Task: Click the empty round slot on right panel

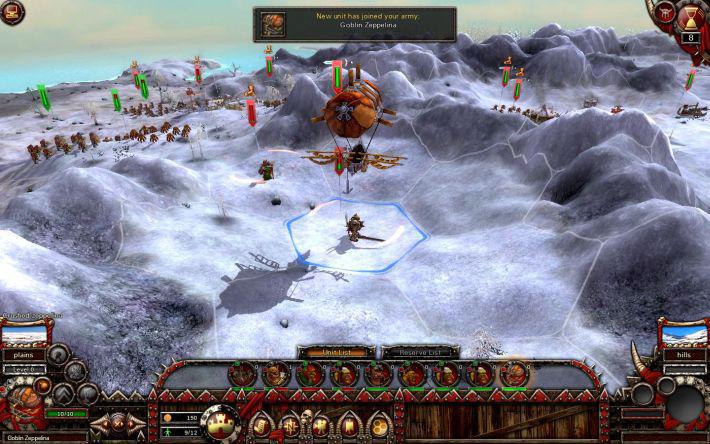Action: (x=685, y=403)
